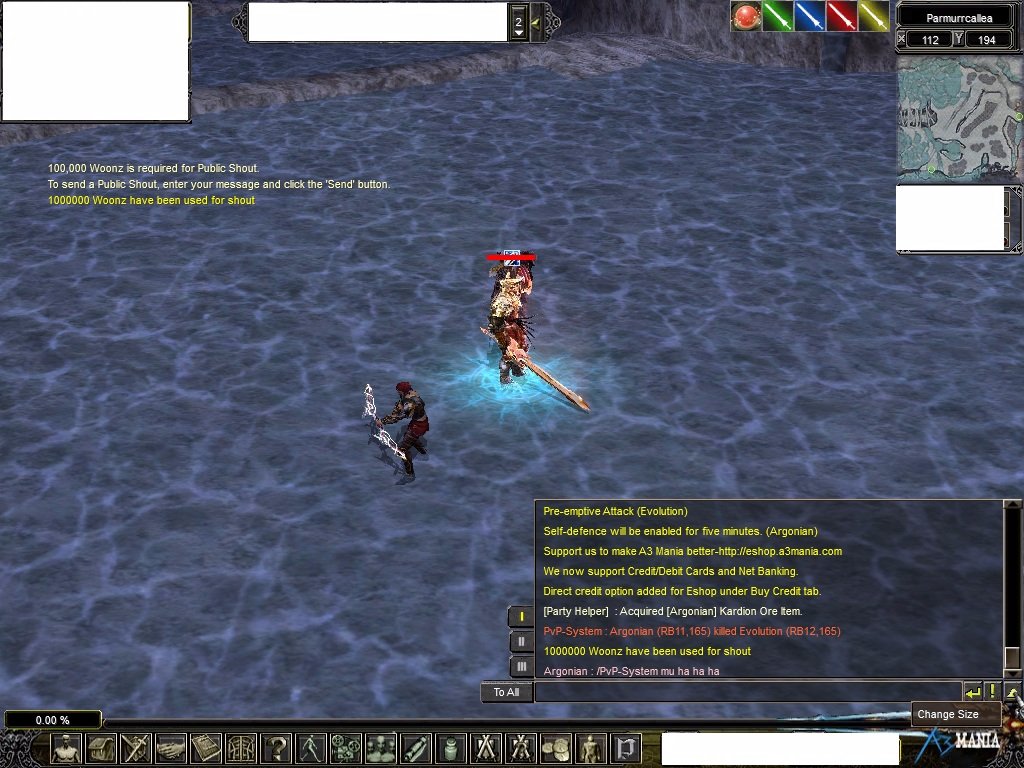The width and height of the screenshot is (1024, 768).
Task: Switch to chat tab I
Action: (521, 616)
